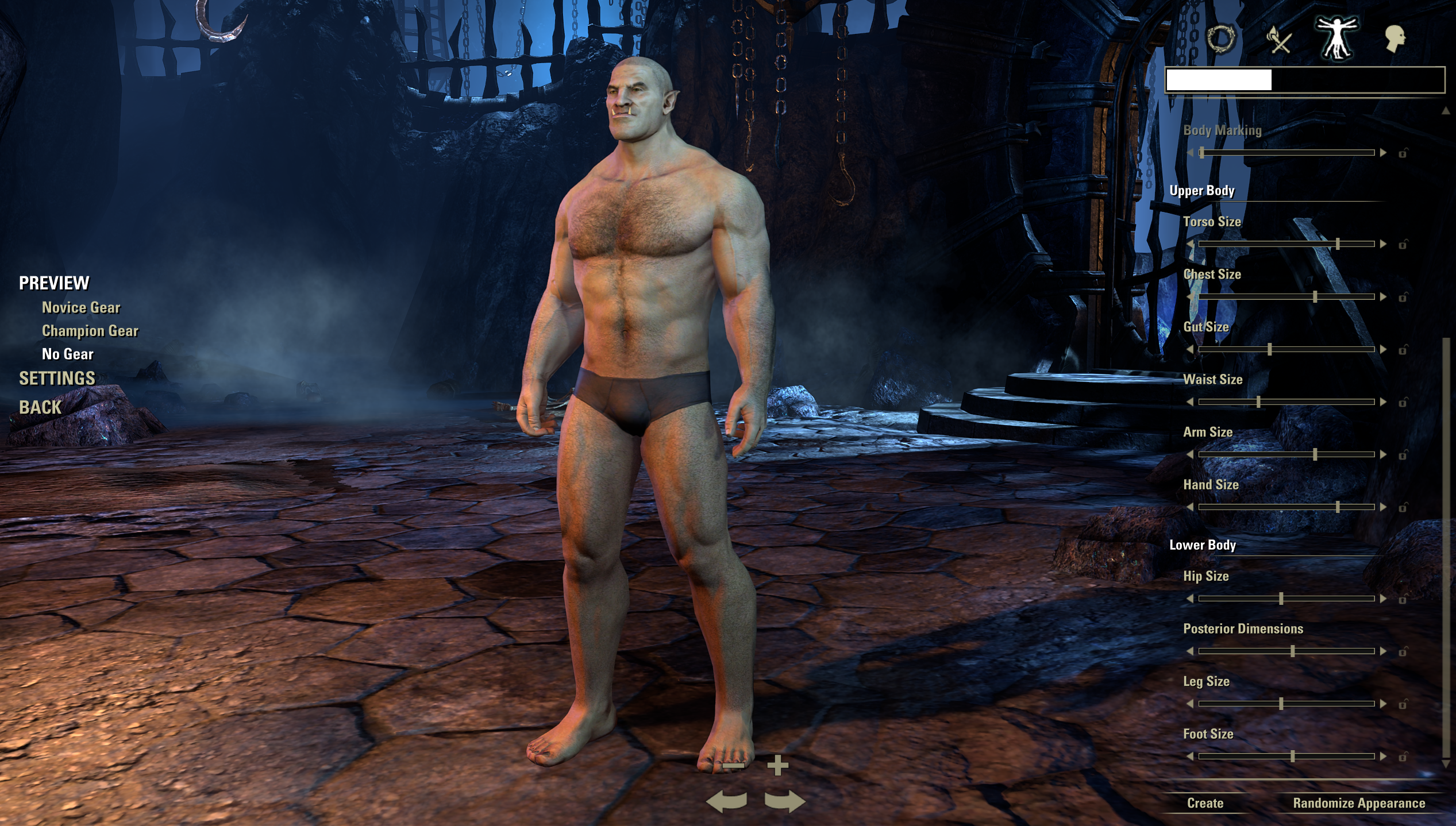1456x826 pixels.
Task: Select Champion Gear in the Preview menu
Action: (x=89, y=331)
